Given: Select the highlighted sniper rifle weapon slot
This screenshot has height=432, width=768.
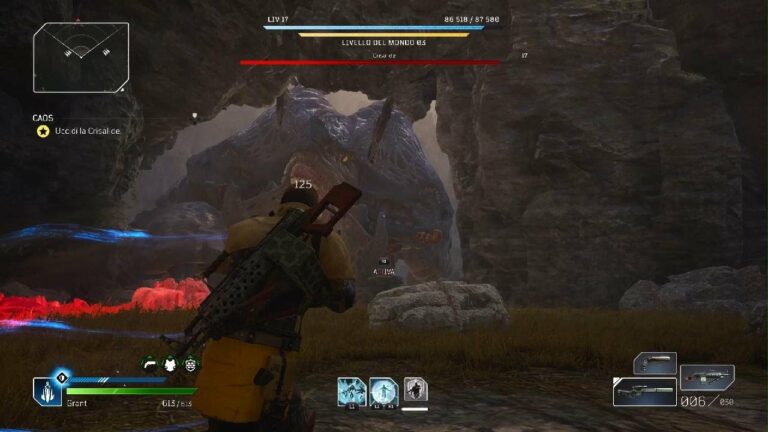Looking at the screenshot, I should coord(643,391).
